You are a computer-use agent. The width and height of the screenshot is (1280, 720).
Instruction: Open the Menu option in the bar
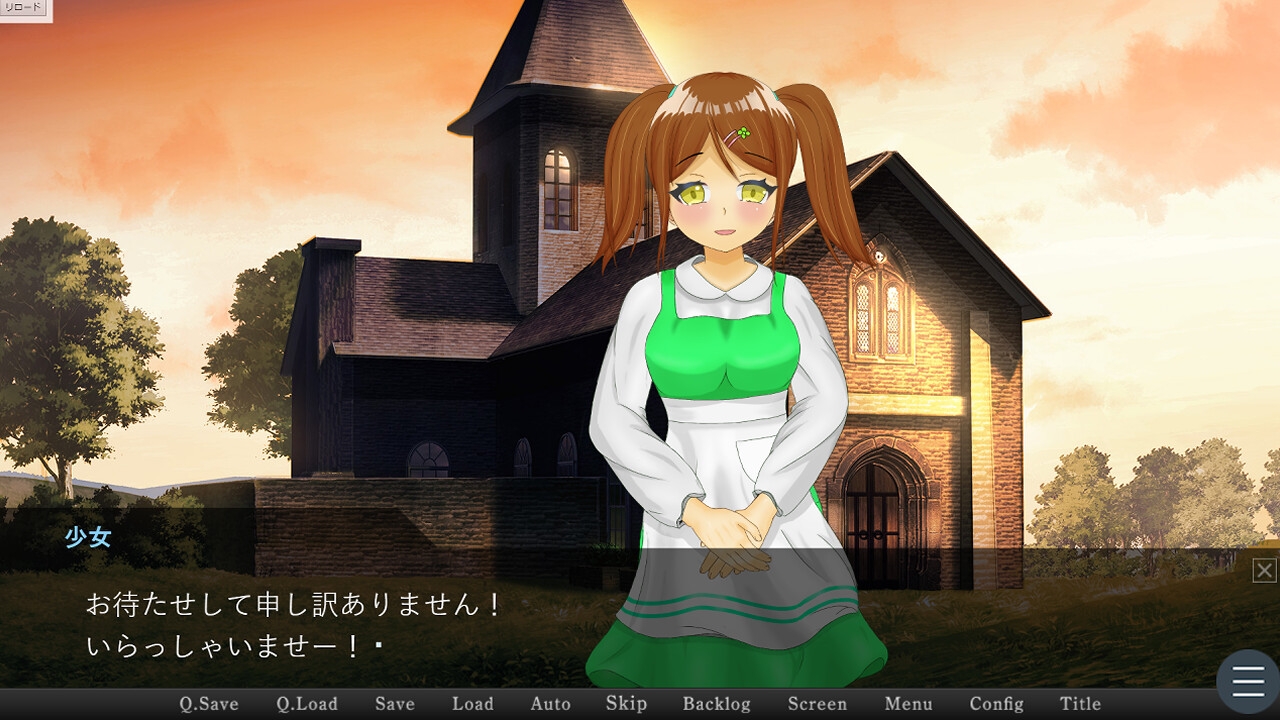(908, 704)
